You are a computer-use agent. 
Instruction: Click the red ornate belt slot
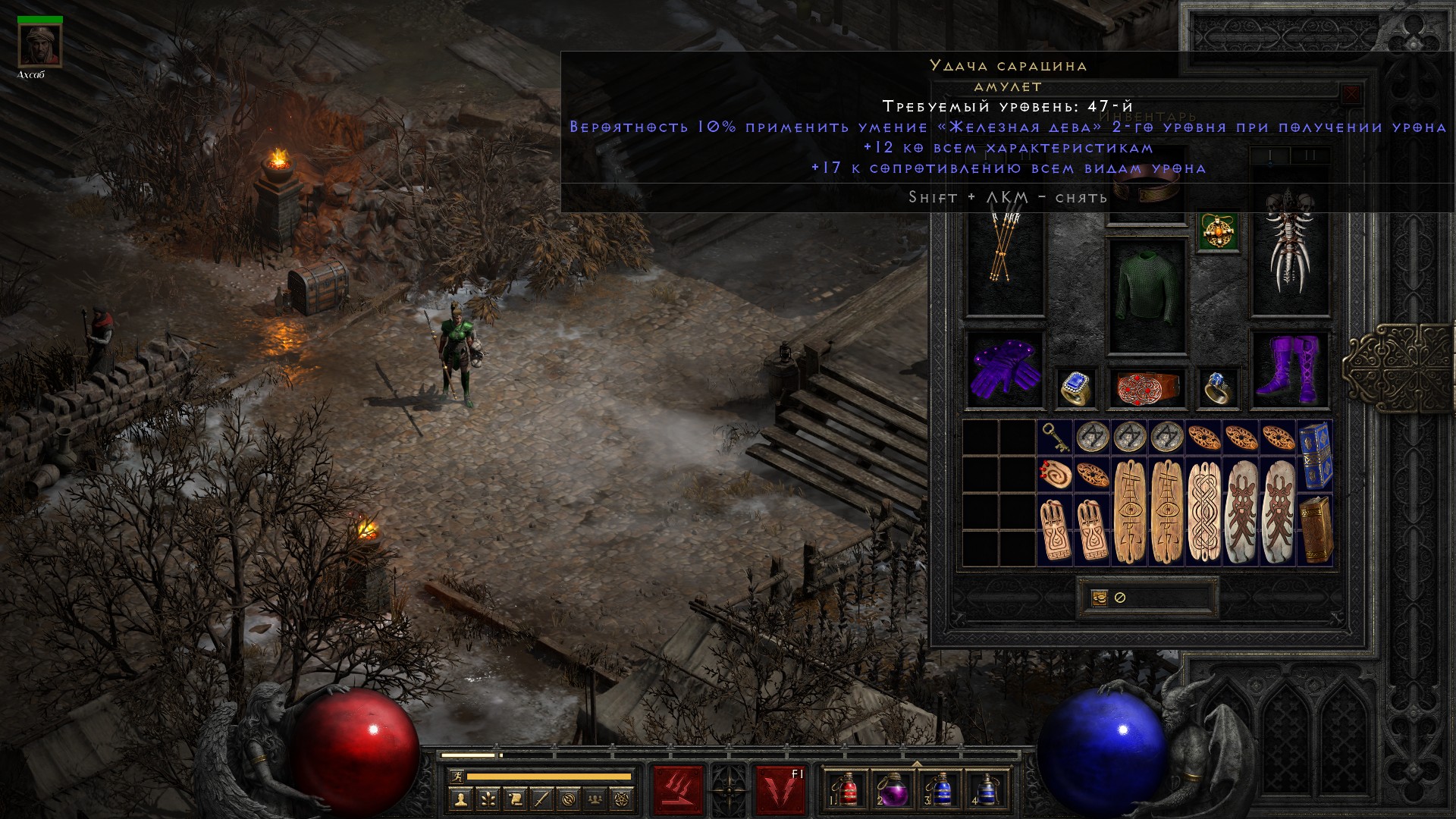click(1147, 388)
